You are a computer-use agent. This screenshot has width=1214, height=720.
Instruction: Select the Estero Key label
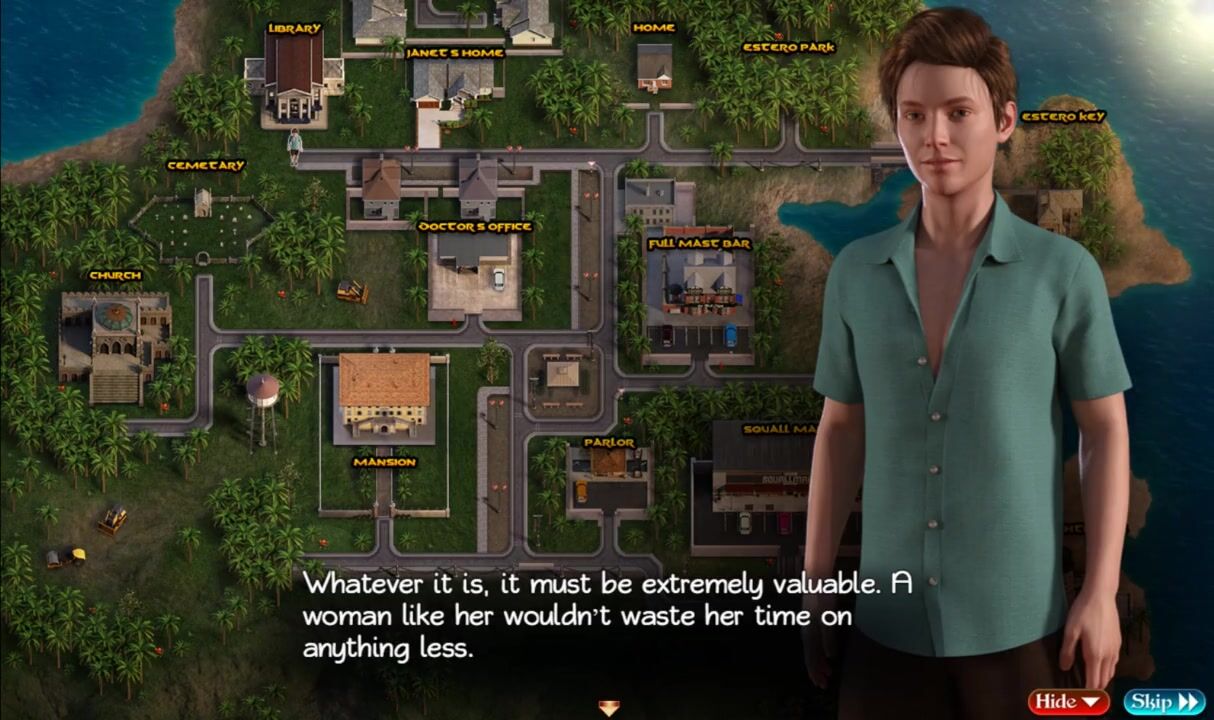(x=1063, y=117)
